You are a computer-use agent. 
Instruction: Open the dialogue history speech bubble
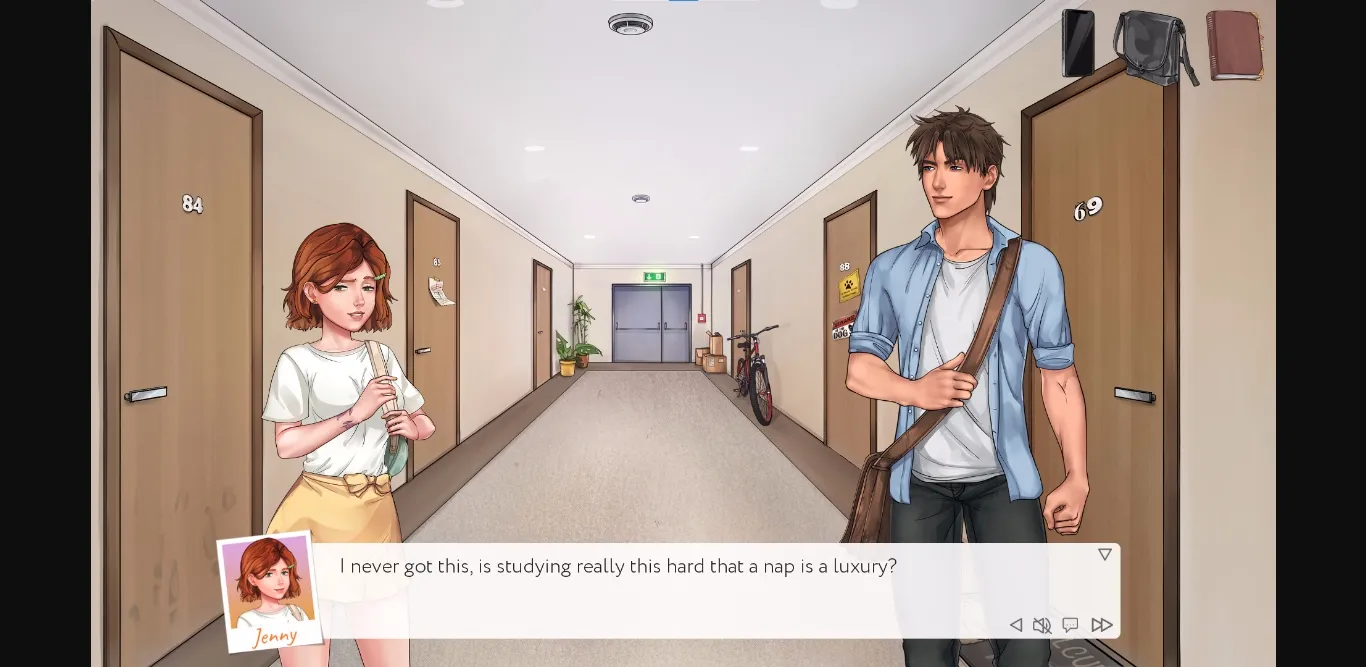1070,625
